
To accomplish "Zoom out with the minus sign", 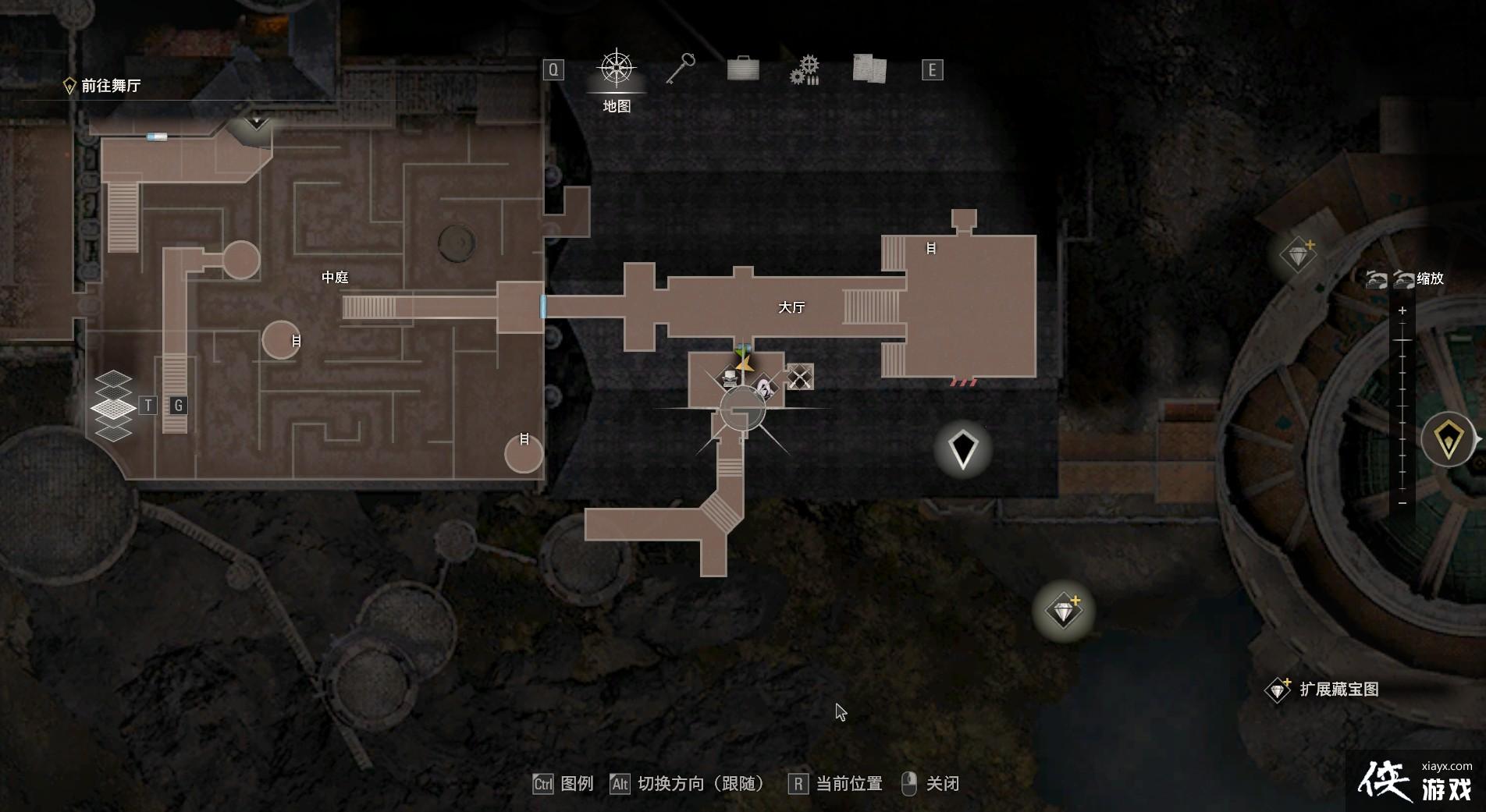I will click(x=1402, y=503).
